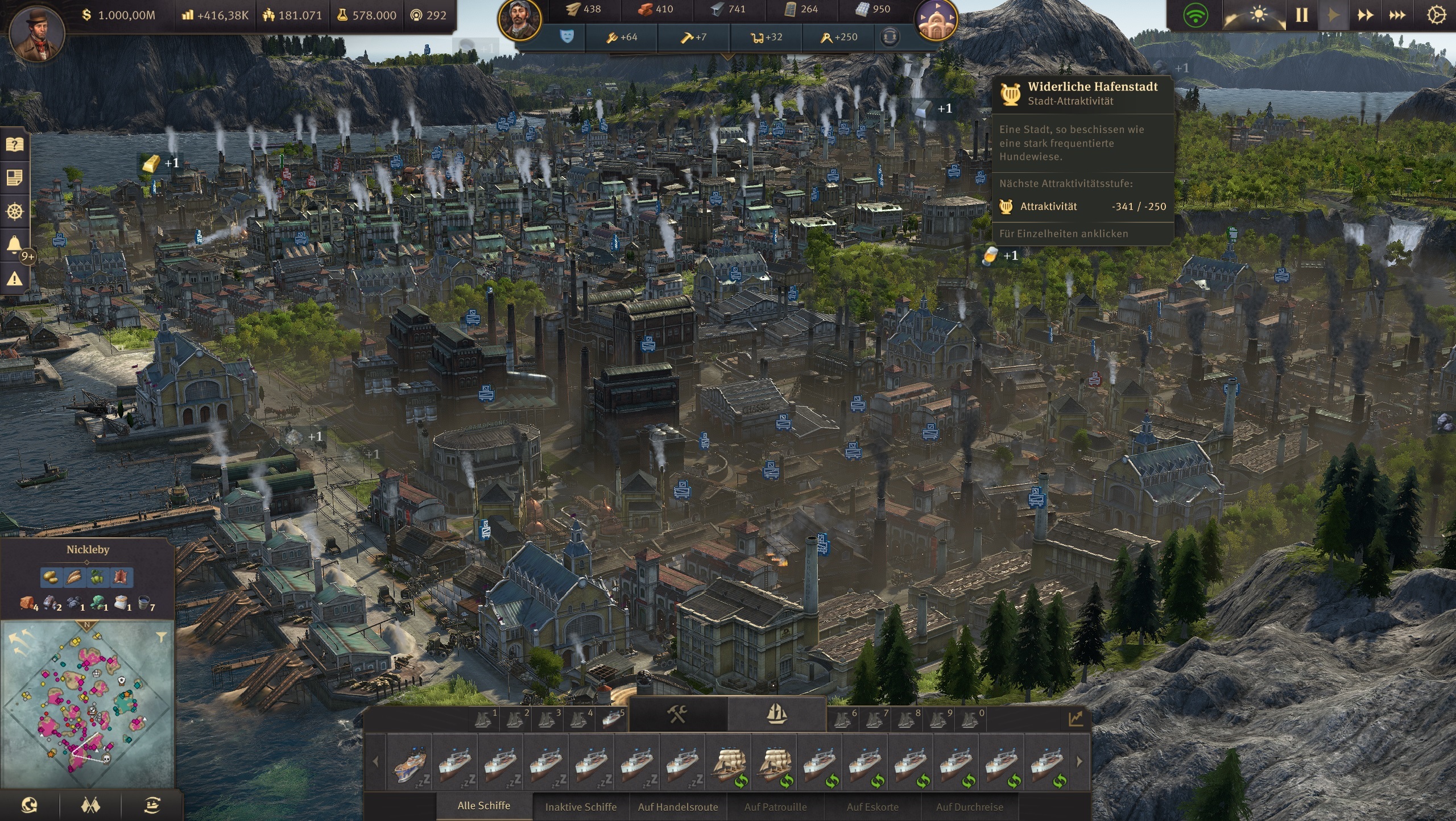Viewport: 1456px width, 821px height.
Task: Open the help guide book icon
Action: pos(15,144)
